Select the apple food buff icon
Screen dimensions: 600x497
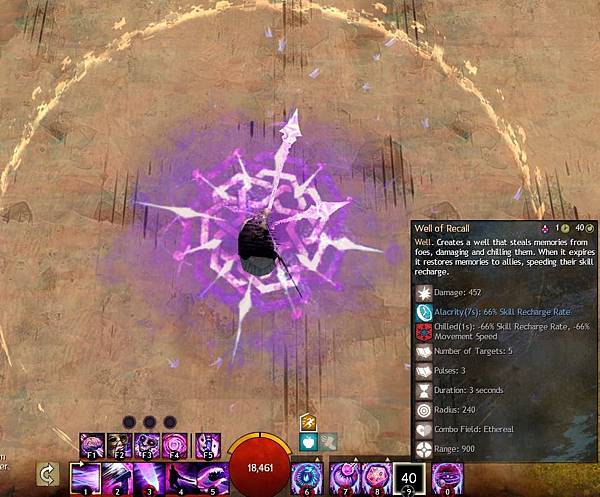[308, 441]
